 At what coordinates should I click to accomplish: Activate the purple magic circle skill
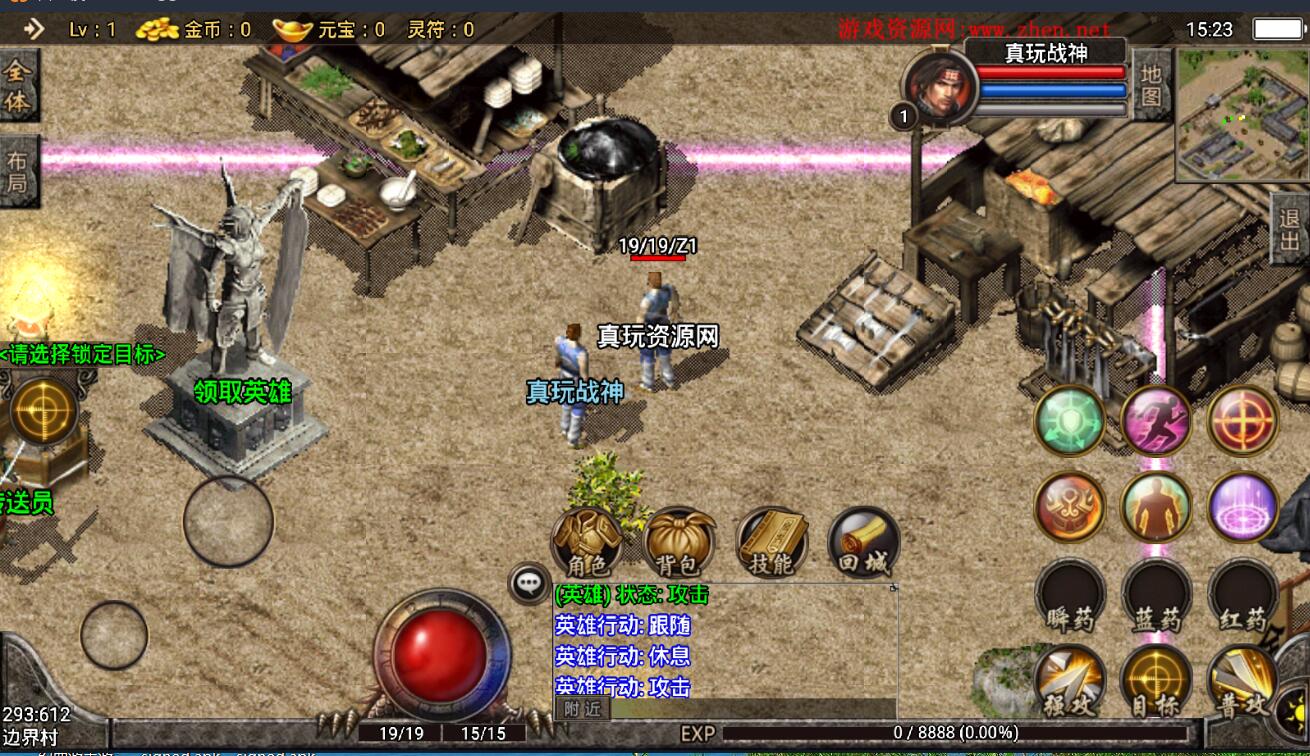pyautogui.click(x=1243, y=506)
